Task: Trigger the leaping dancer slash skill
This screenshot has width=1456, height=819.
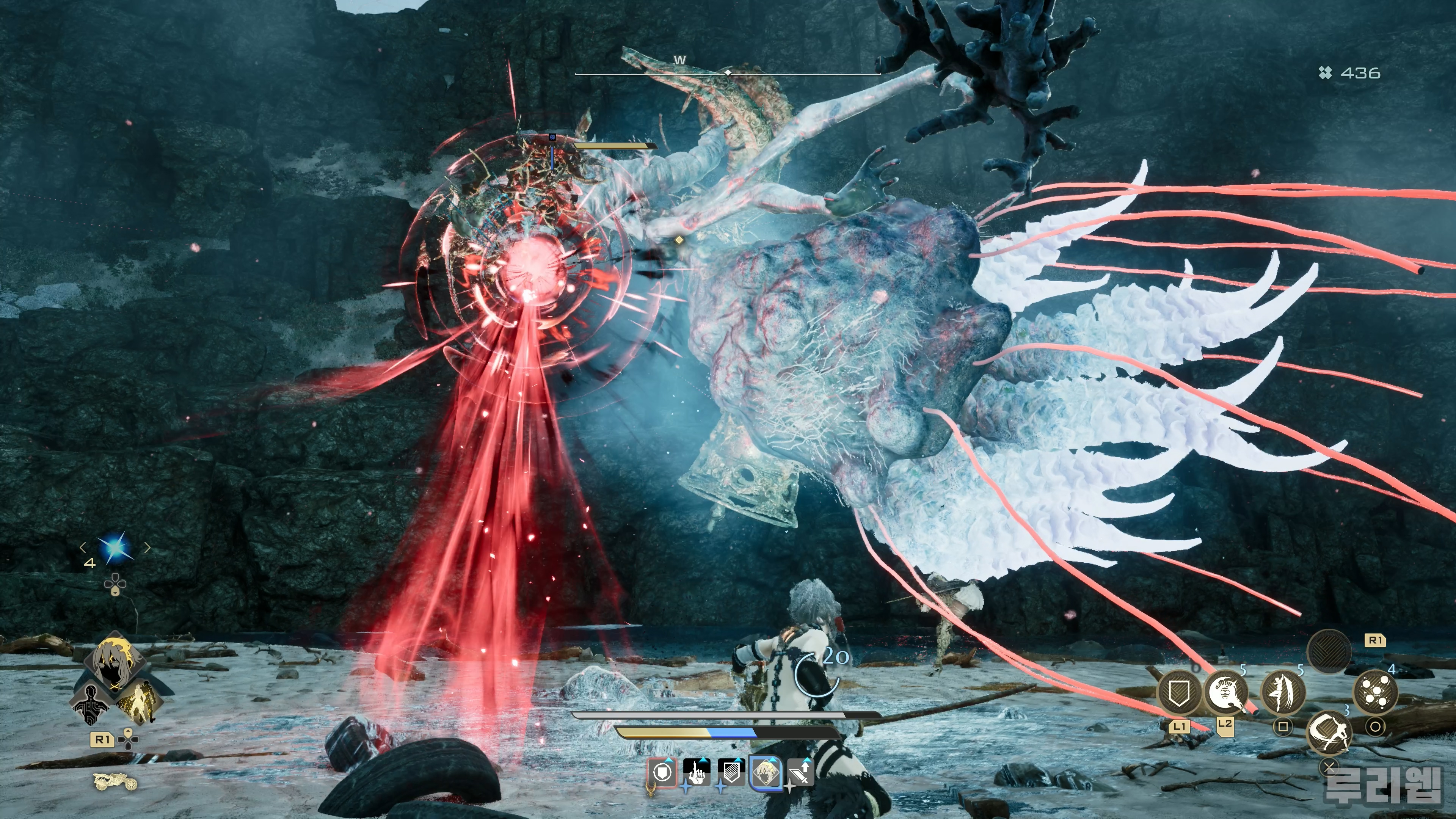Action: pos(1283,692)
